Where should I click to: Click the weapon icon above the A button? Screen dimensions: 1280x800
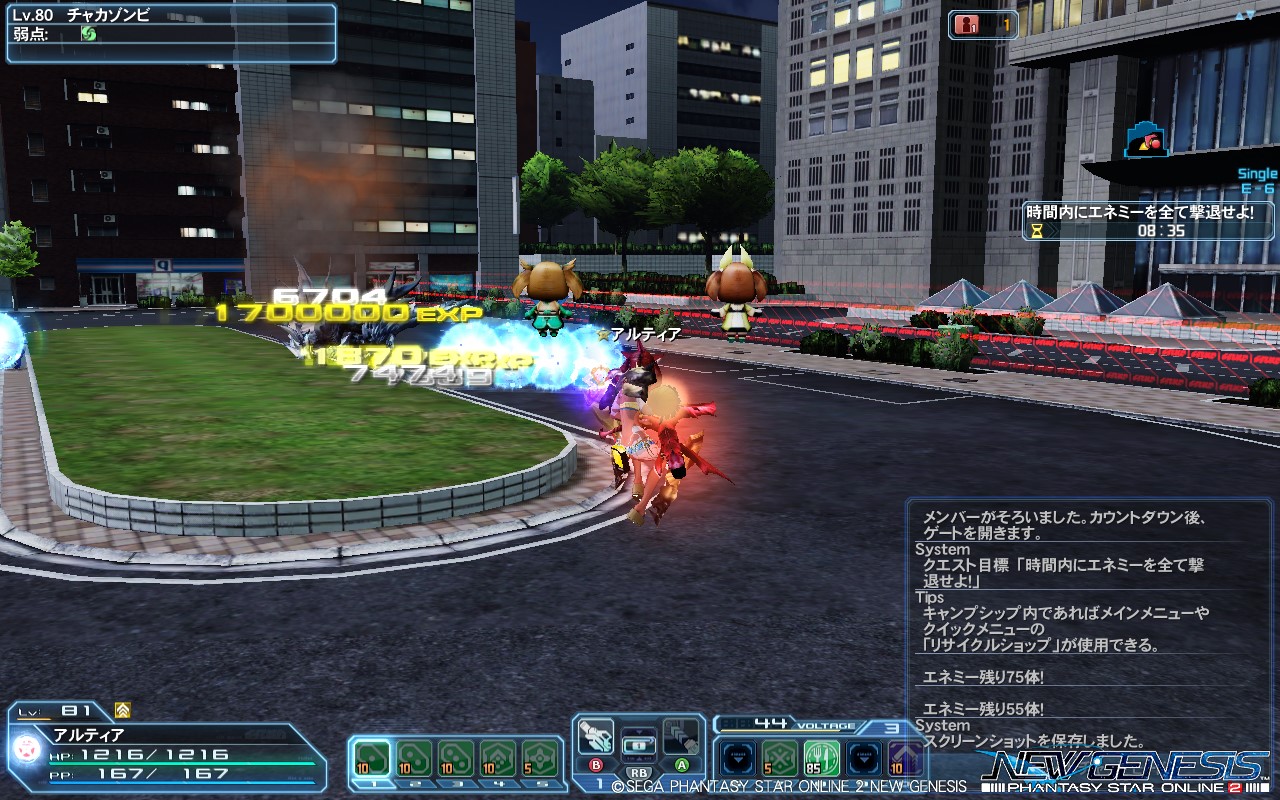[x=681, y=737]
